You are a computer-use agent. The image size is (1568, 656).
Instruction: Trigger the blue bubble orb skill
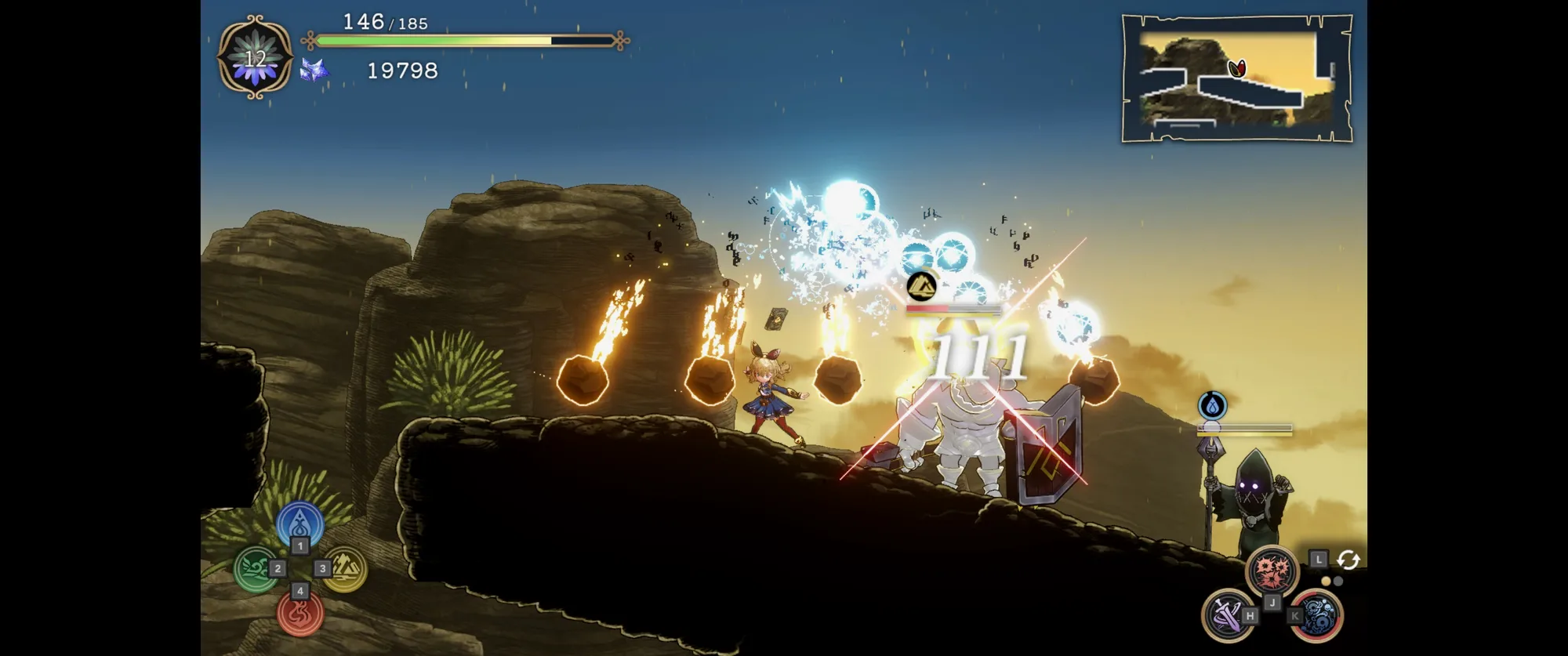click(1317, 615)
